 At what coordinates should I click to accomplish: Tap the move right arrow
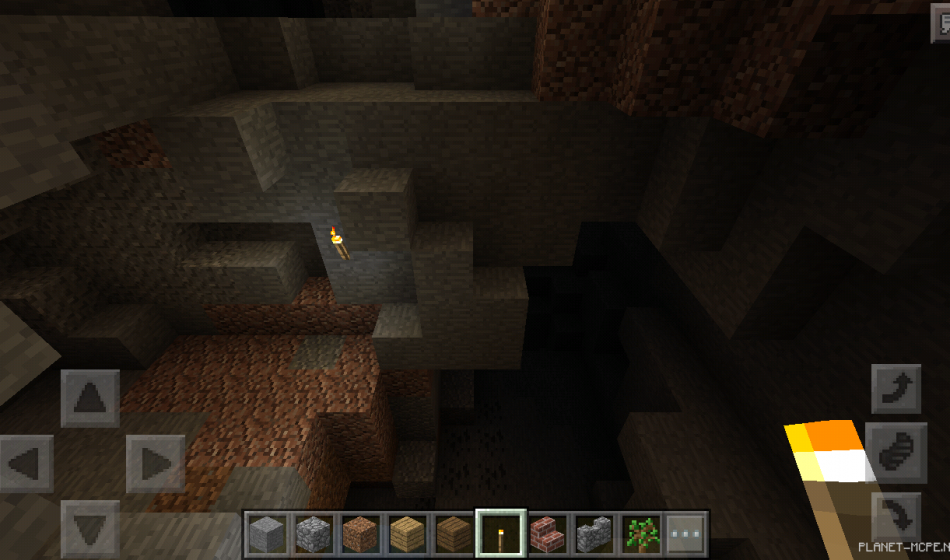tap(154, 464)
